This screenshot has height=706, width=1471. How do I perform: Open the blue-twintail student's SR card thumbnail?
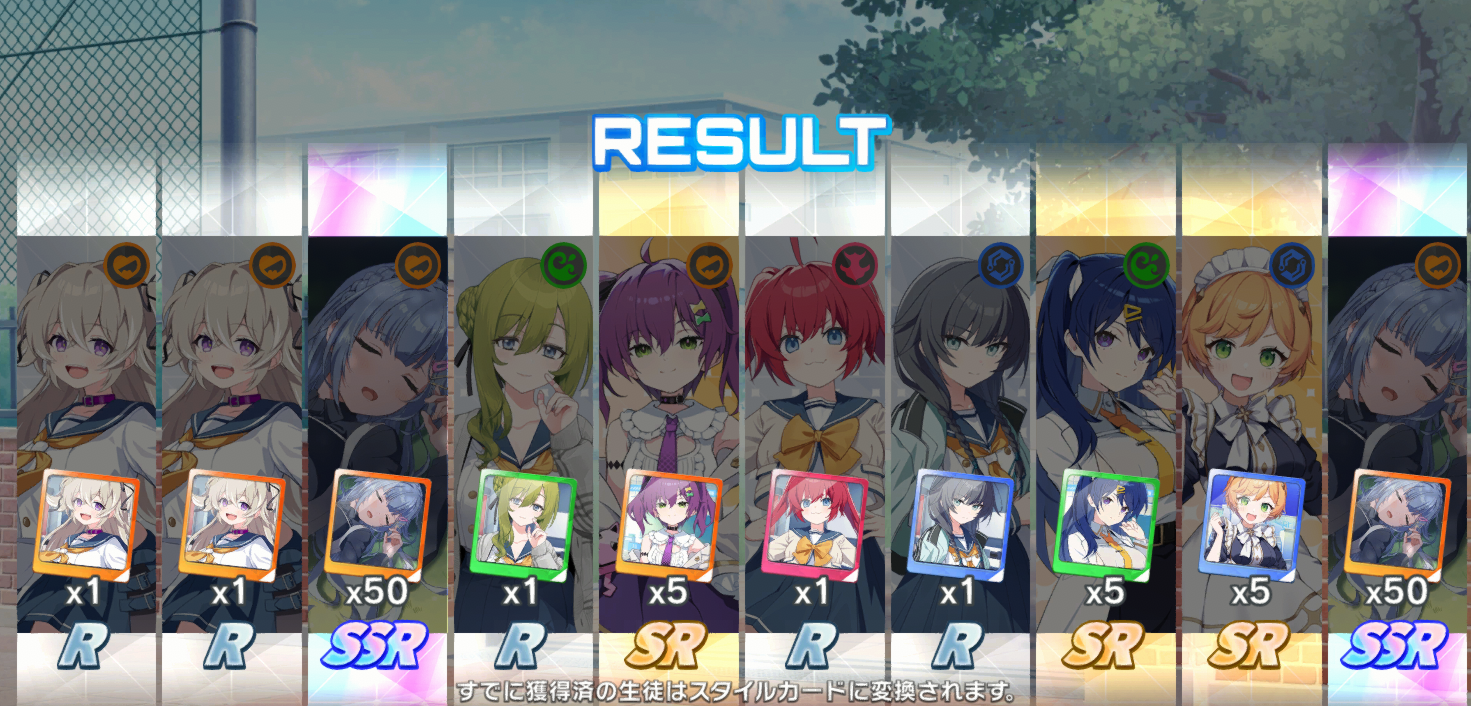point(1106,522)
